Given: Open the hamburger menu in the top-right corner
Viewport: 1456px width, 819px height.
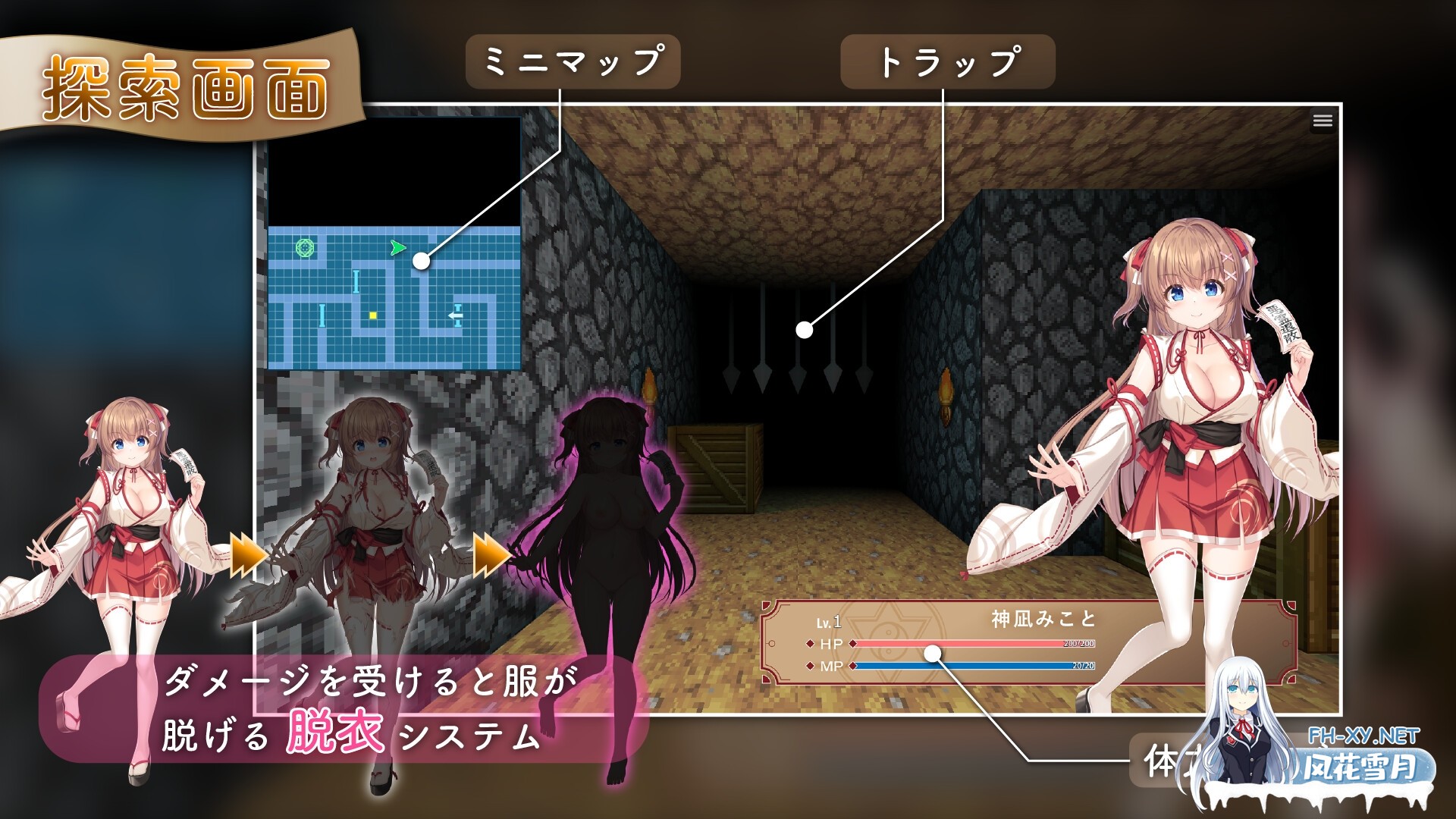Looking at the screenshot, I should point(1321,119).
